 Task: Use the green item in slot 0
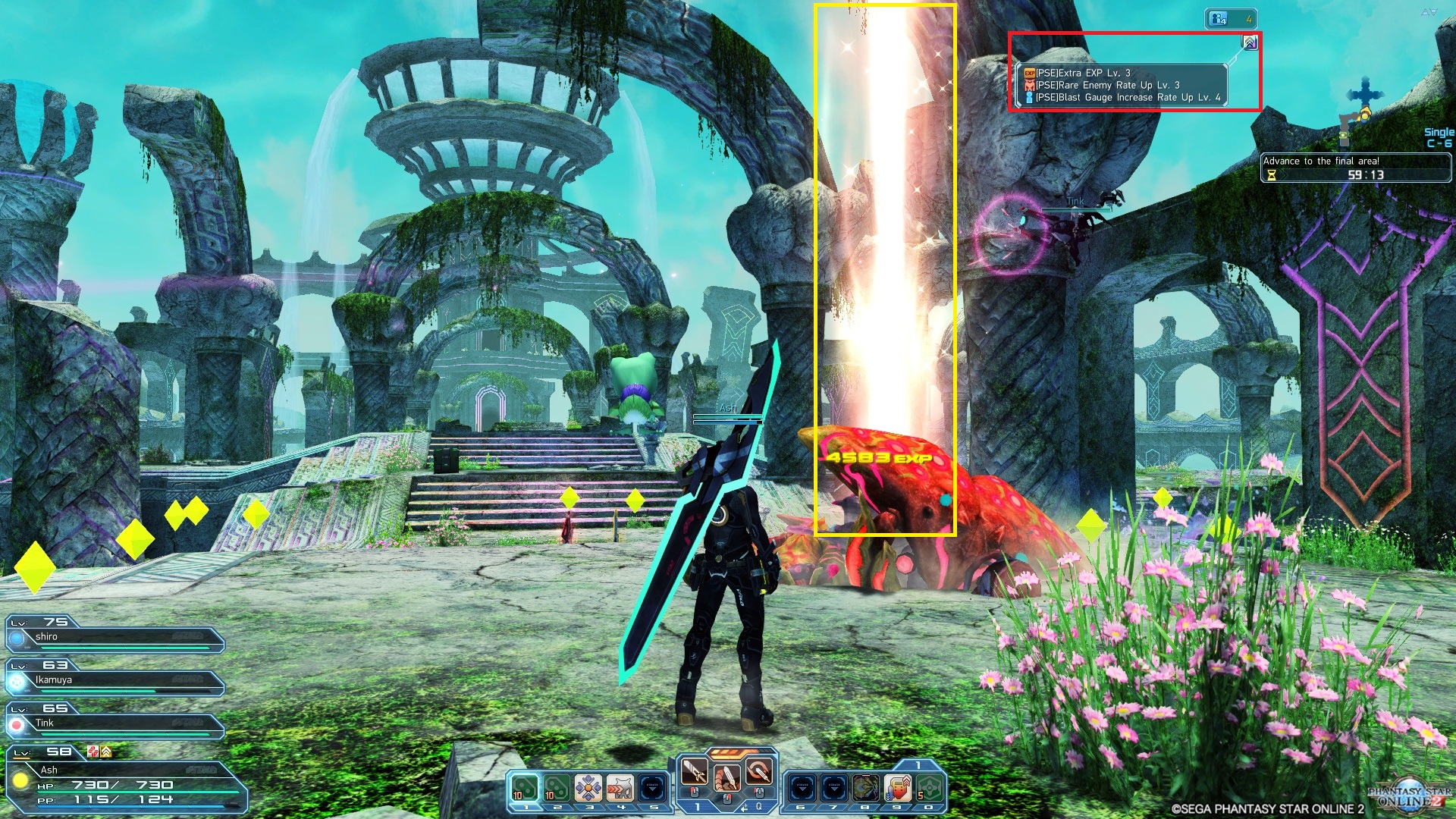tap(930, 789)
